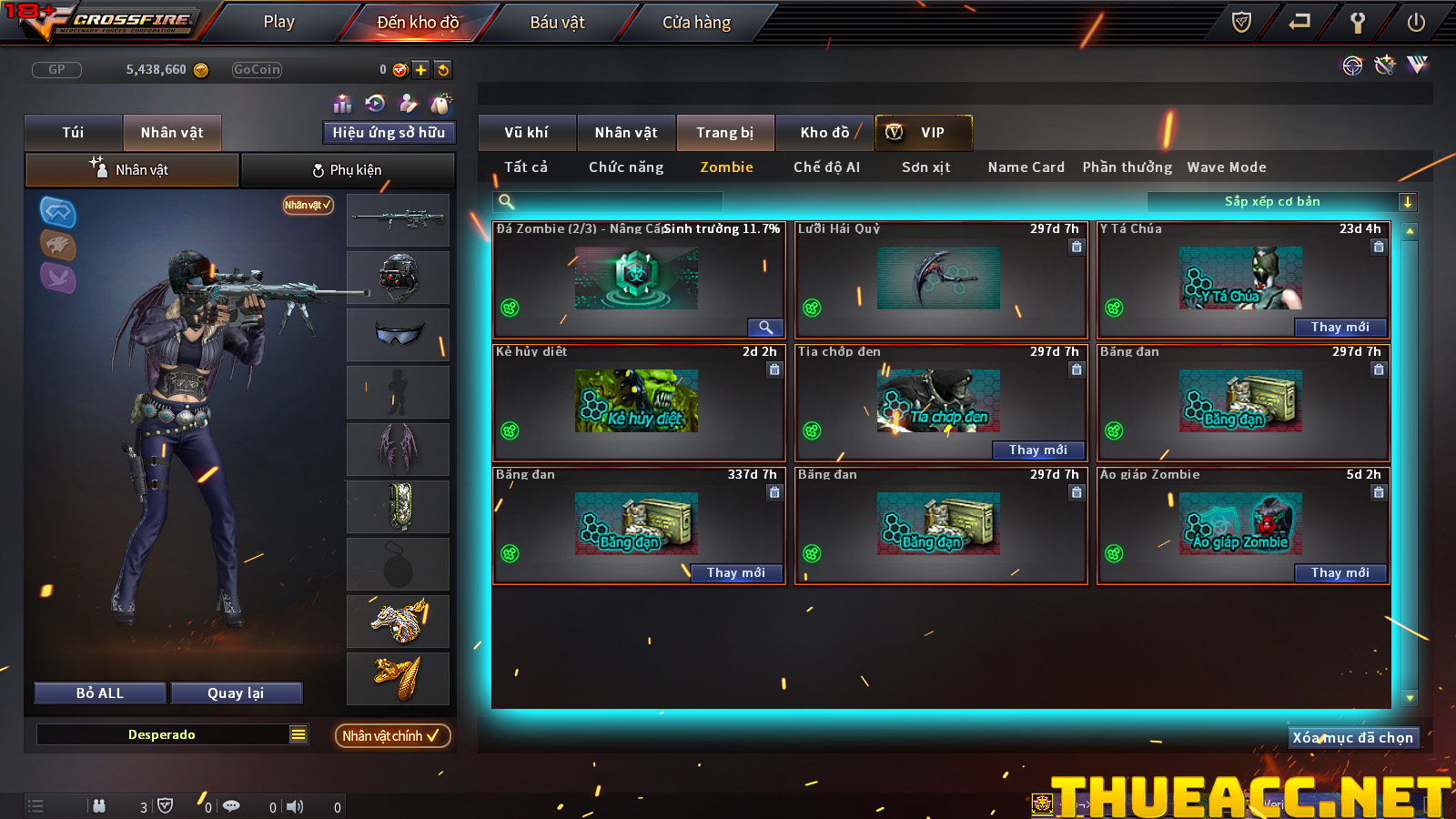The height and width of the screenshot is (819, 1456).
Task: Click the power icon to exit
Action: click(1416, 23)
